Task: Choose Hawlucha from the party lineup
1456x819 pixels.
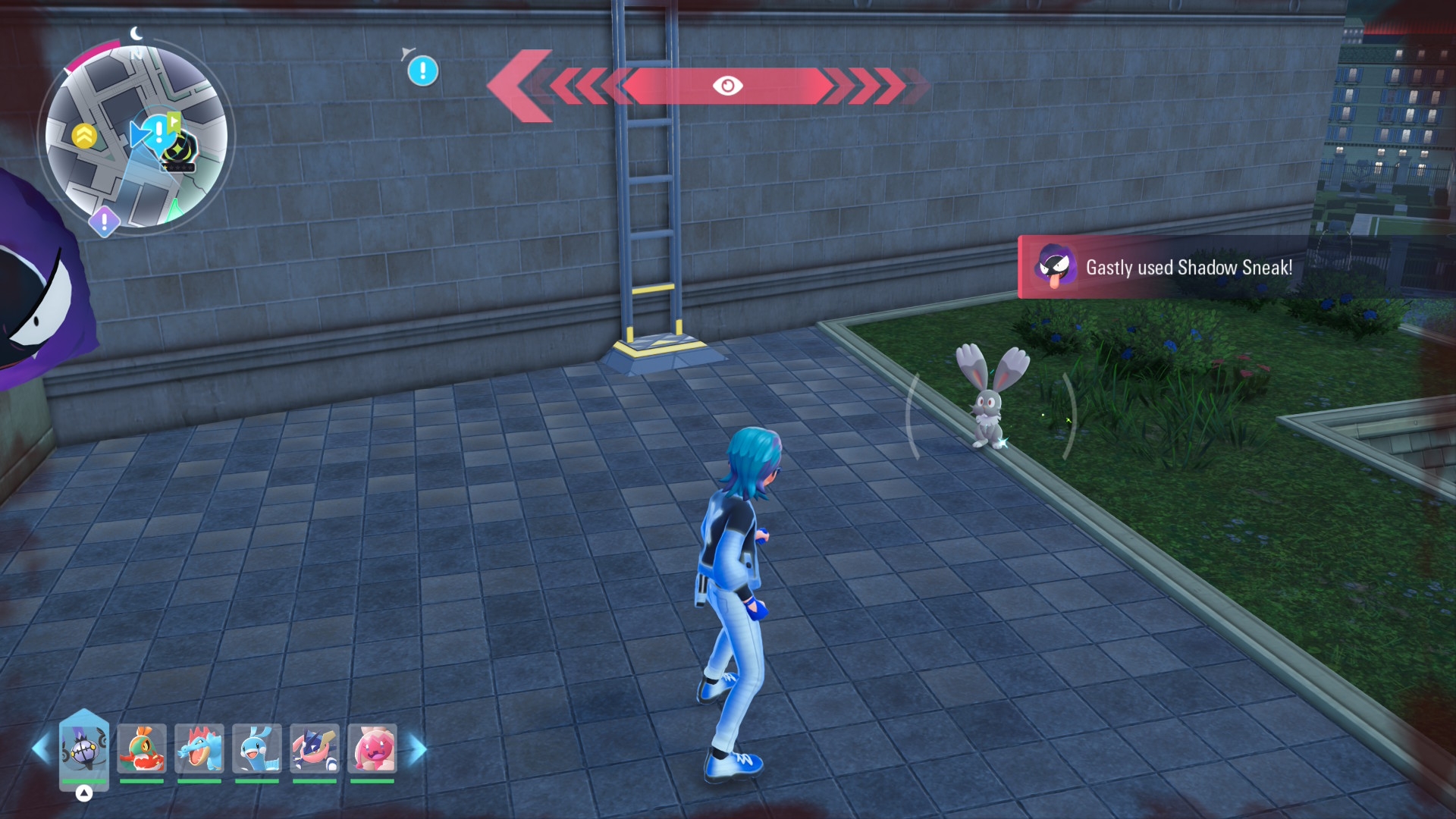Action: (x=142, y=748)
